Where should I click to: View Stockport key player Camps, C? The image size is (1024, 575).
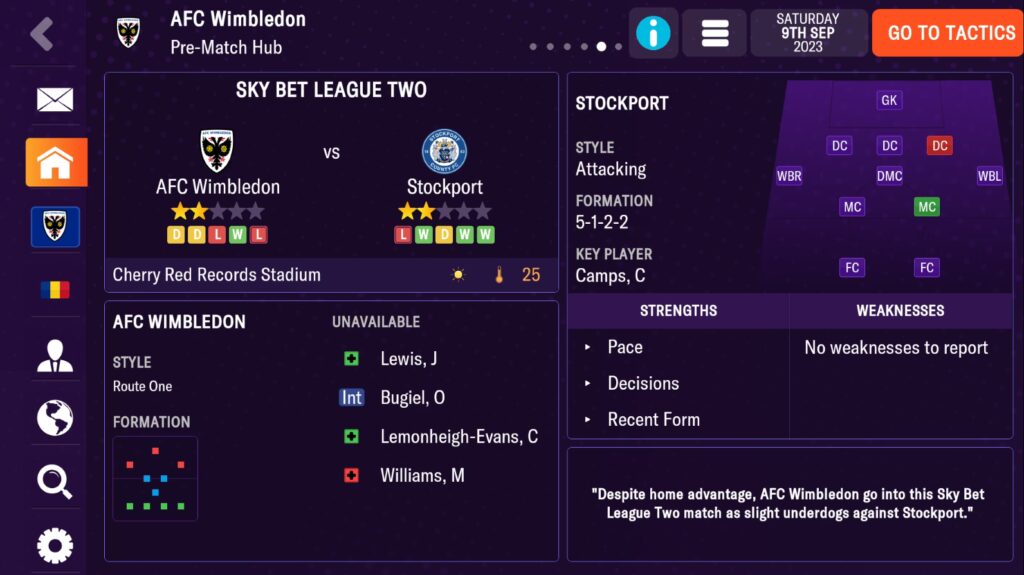pos(610,276)
